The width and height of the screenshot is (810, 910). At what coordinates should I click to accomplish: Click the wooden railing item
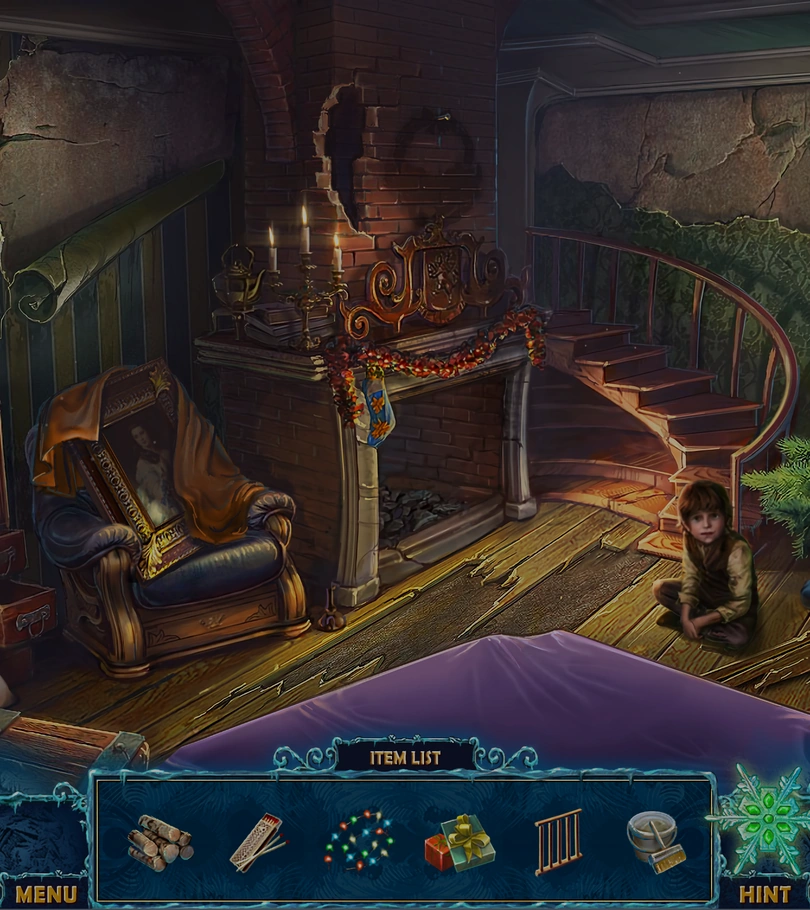coord(557,842)
